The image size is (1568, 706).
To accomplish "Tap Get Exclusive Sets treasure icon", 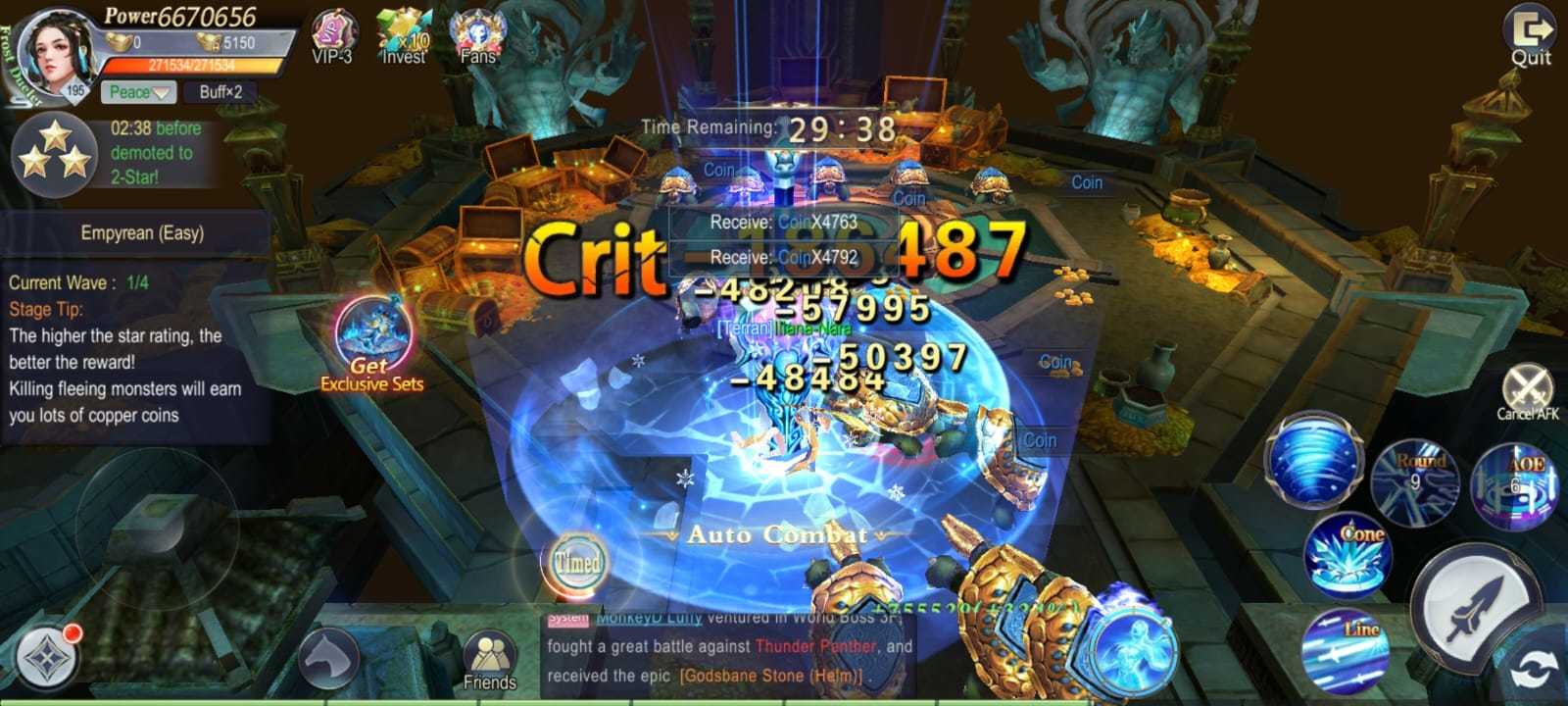I will (x=373, y=334).
